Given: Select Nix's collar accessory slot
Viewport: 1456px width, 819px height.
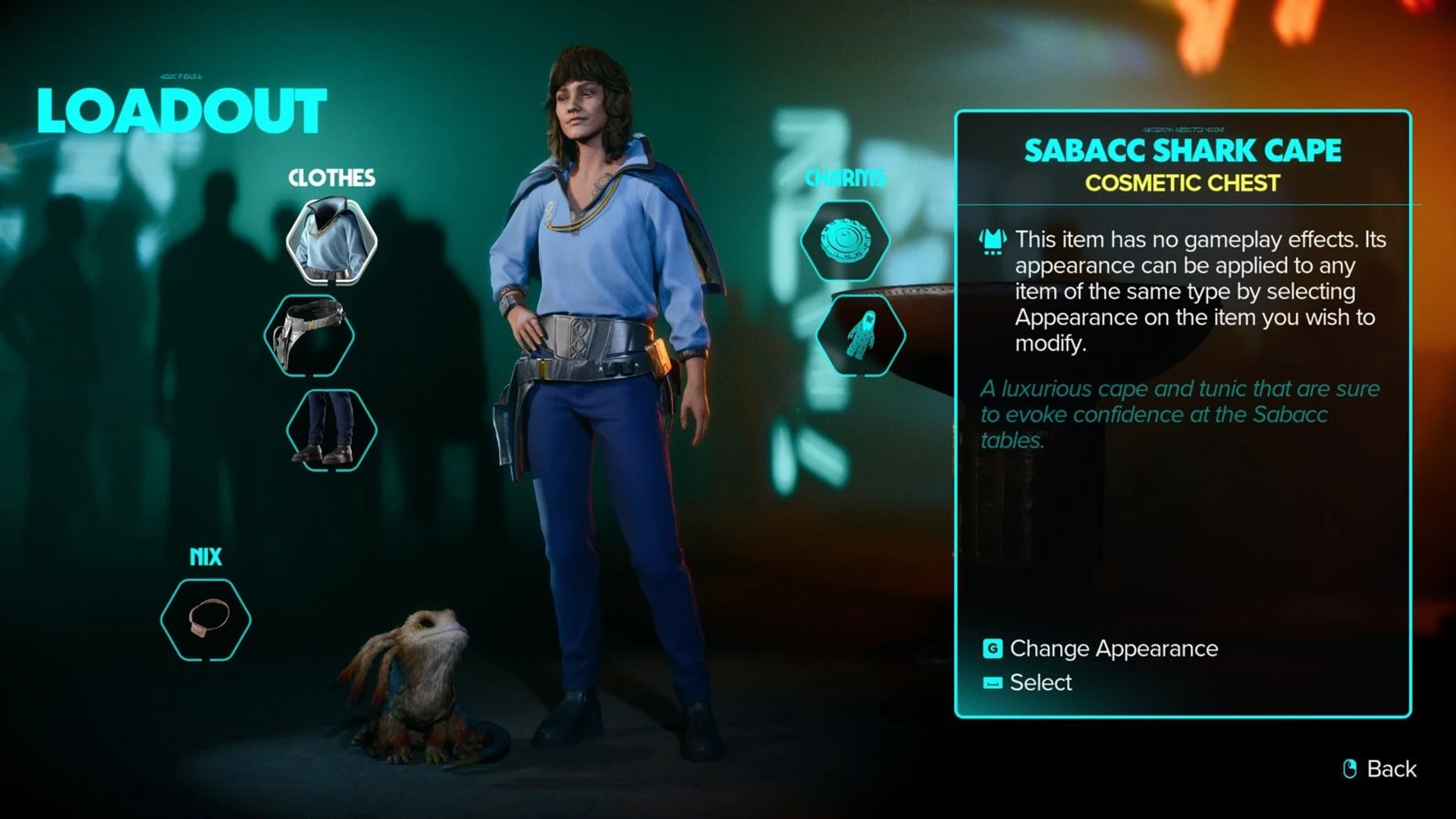Looking at the screenshot, I should (206, 620).
